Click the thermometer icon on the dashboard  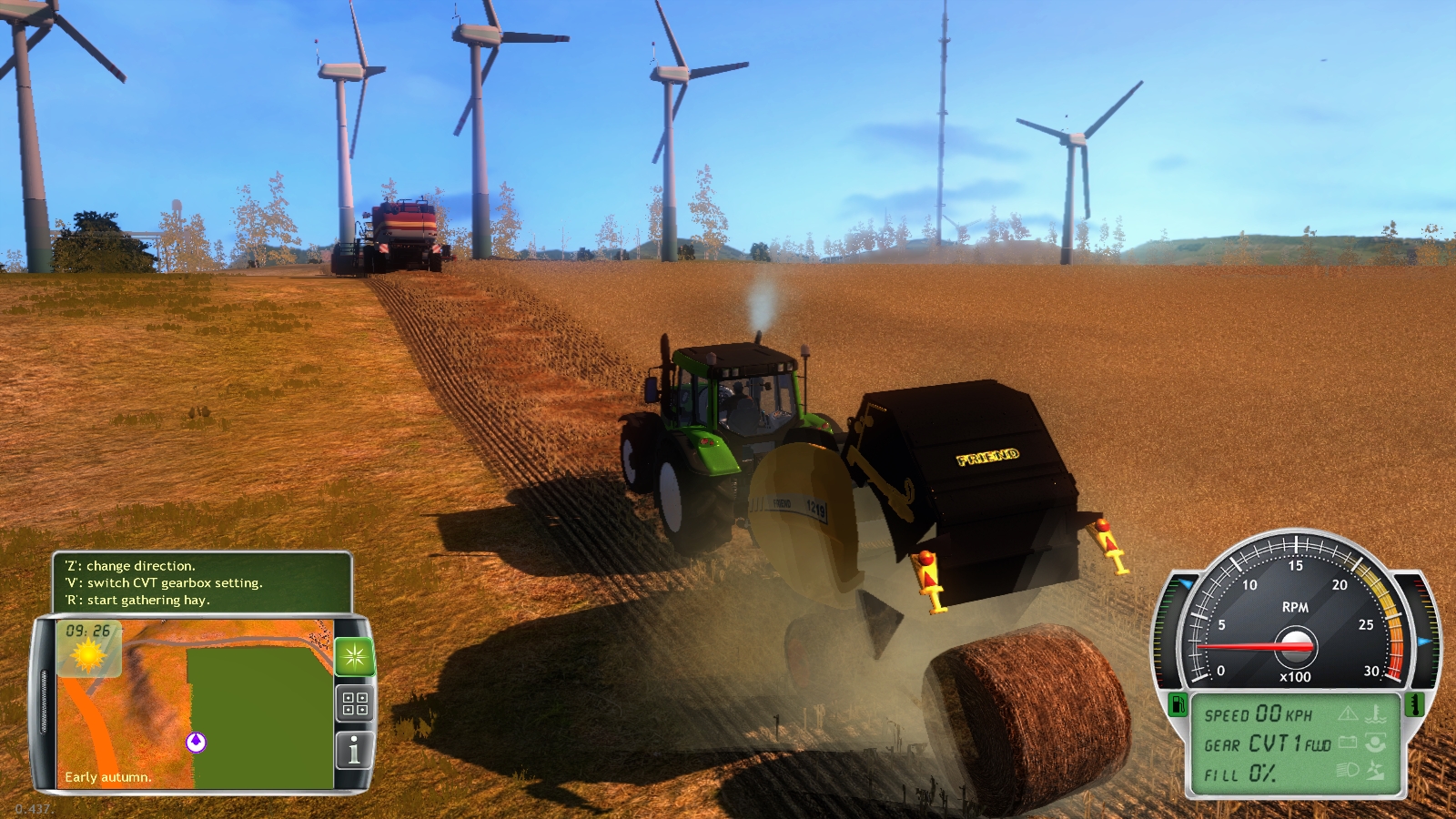[1413, 705]
